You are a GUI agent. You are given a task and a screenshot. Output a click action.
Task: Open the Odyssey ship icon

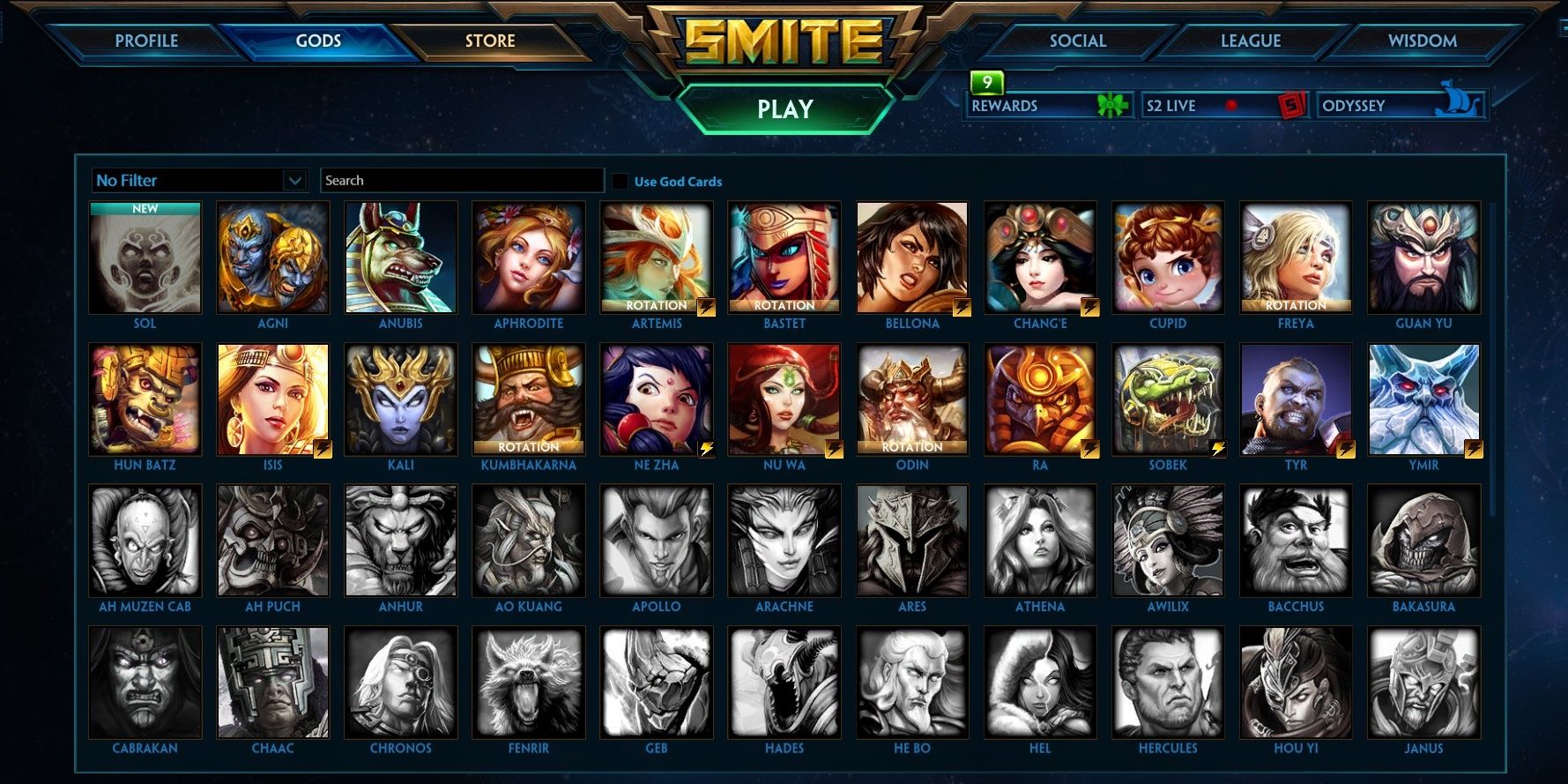[1455, 104]
